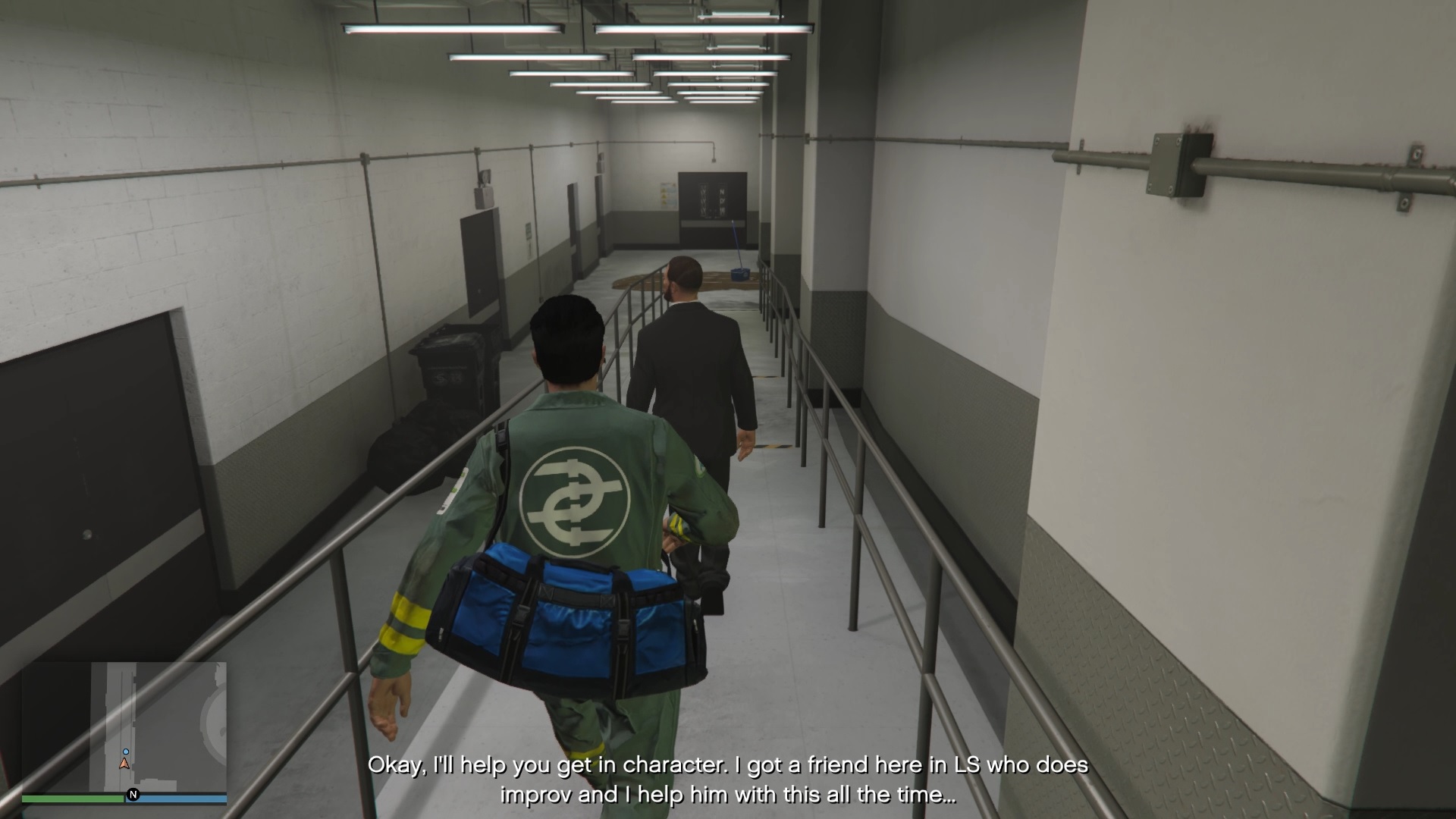This screenshot has height=819, width=1456.
Task: Click the player arrow icon on the minimap
Action: [x=123, y=762]
